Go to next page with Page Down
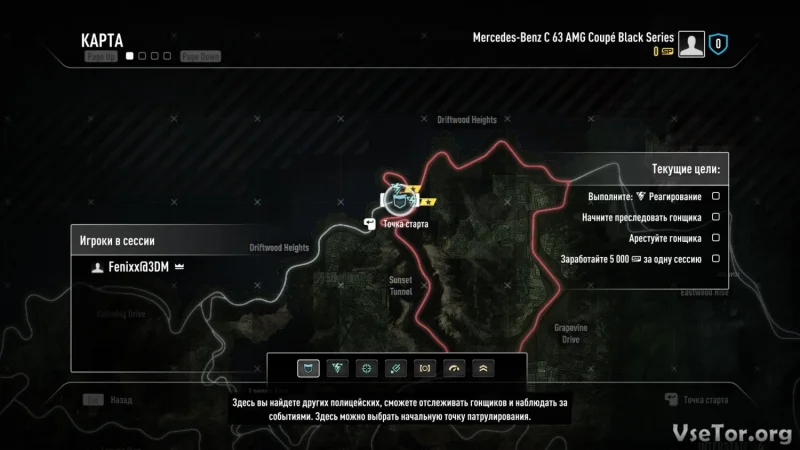Image resolution: width=800 pixels, height=450 pixels. click(x=200, y=57)
